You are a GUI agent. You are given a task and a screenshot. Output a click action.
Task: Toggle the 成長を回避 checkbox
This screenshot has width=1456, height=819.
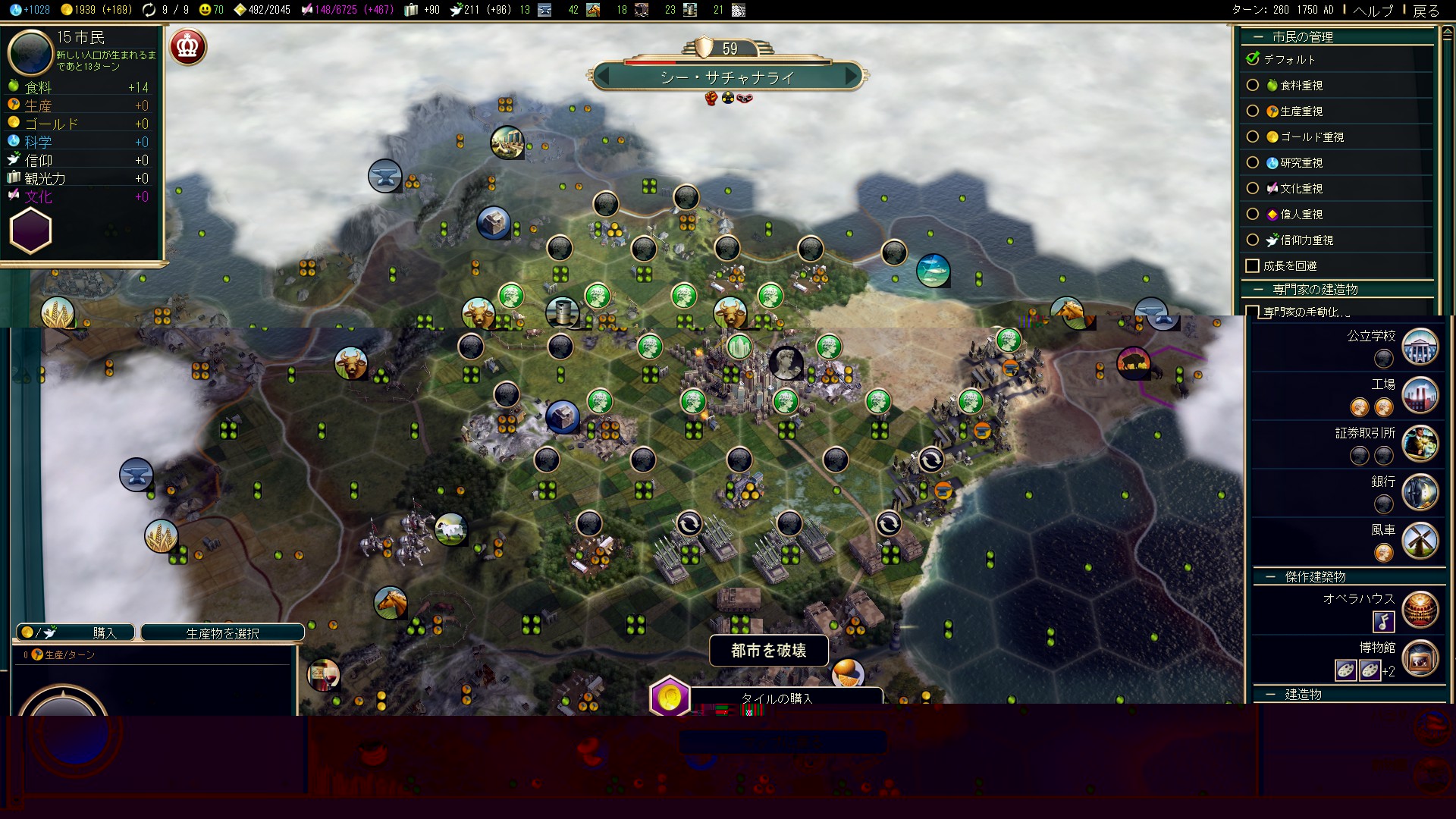(x=1253, y=266)
